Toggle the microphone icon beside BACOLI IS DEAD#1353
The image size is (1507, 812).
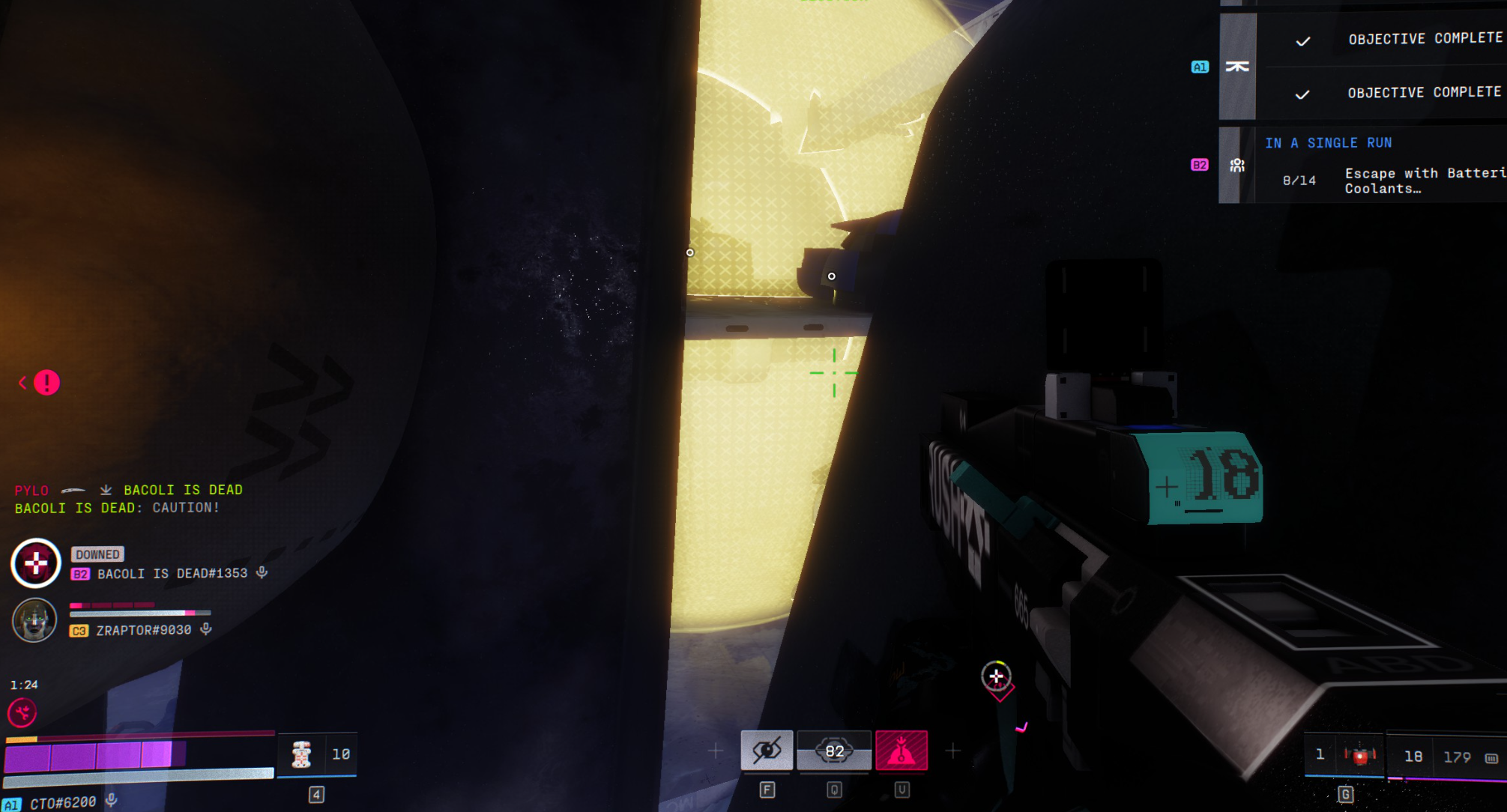click(x=262, y=573)
